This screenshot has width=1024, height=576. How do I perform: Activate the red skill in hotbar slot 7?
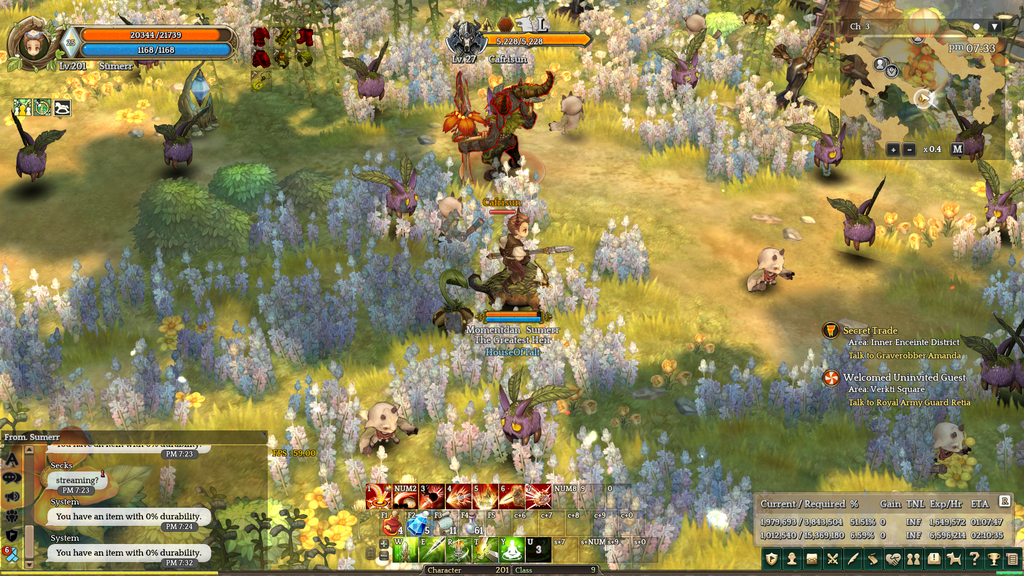[x=539, y=497]
